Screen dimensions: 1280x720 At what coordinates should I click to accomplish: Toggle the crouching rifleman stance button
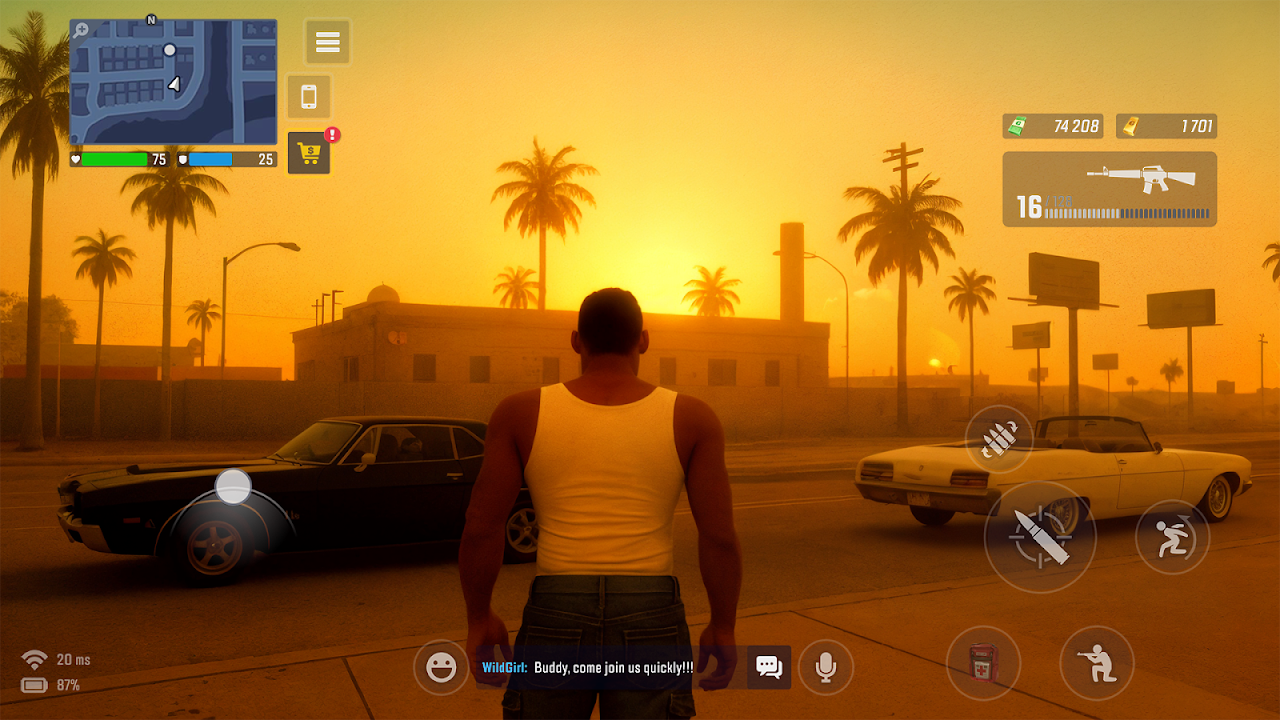click(x=1097, y=663)
